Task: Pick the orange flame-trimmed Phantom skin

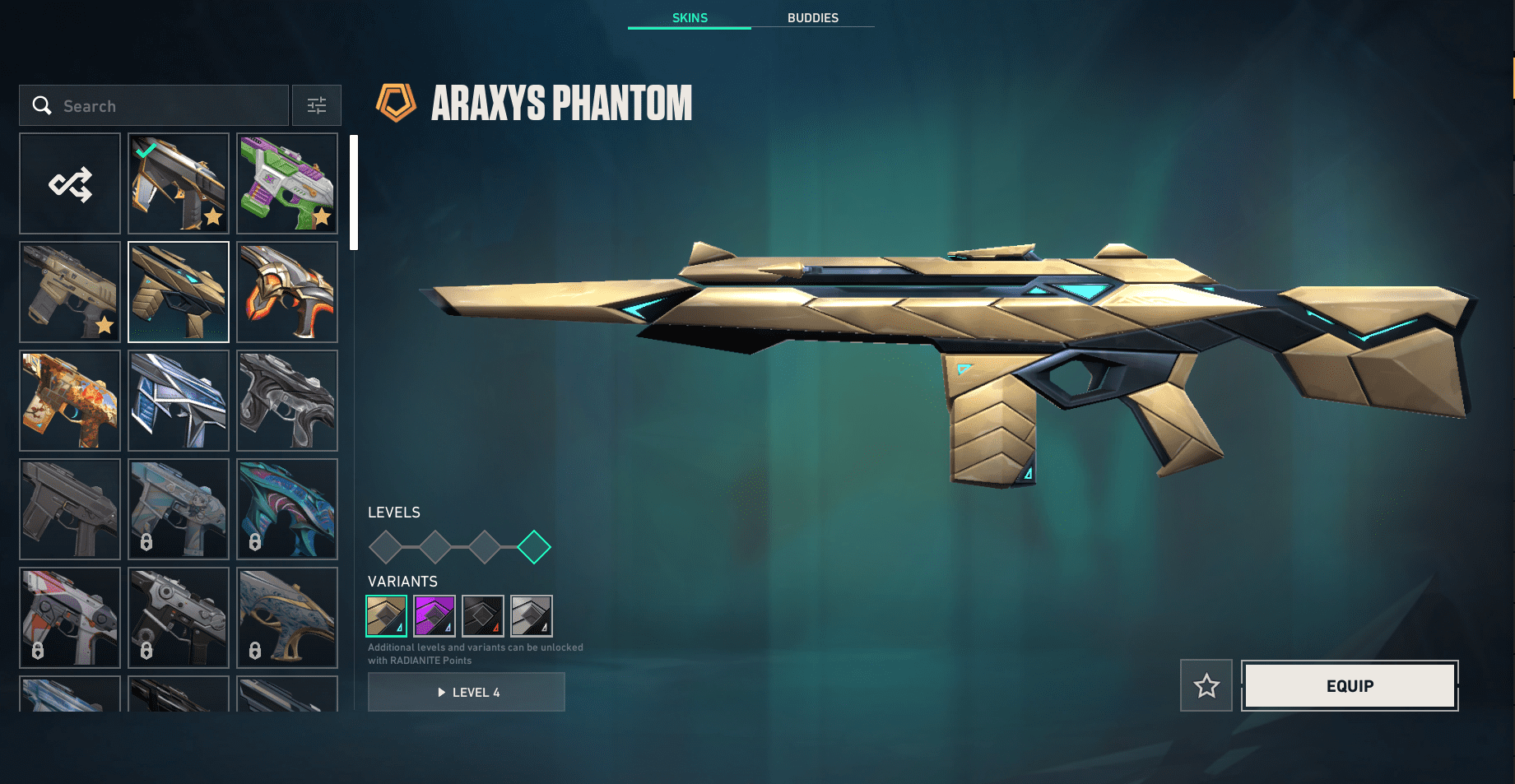Action: tap(287, 292)
